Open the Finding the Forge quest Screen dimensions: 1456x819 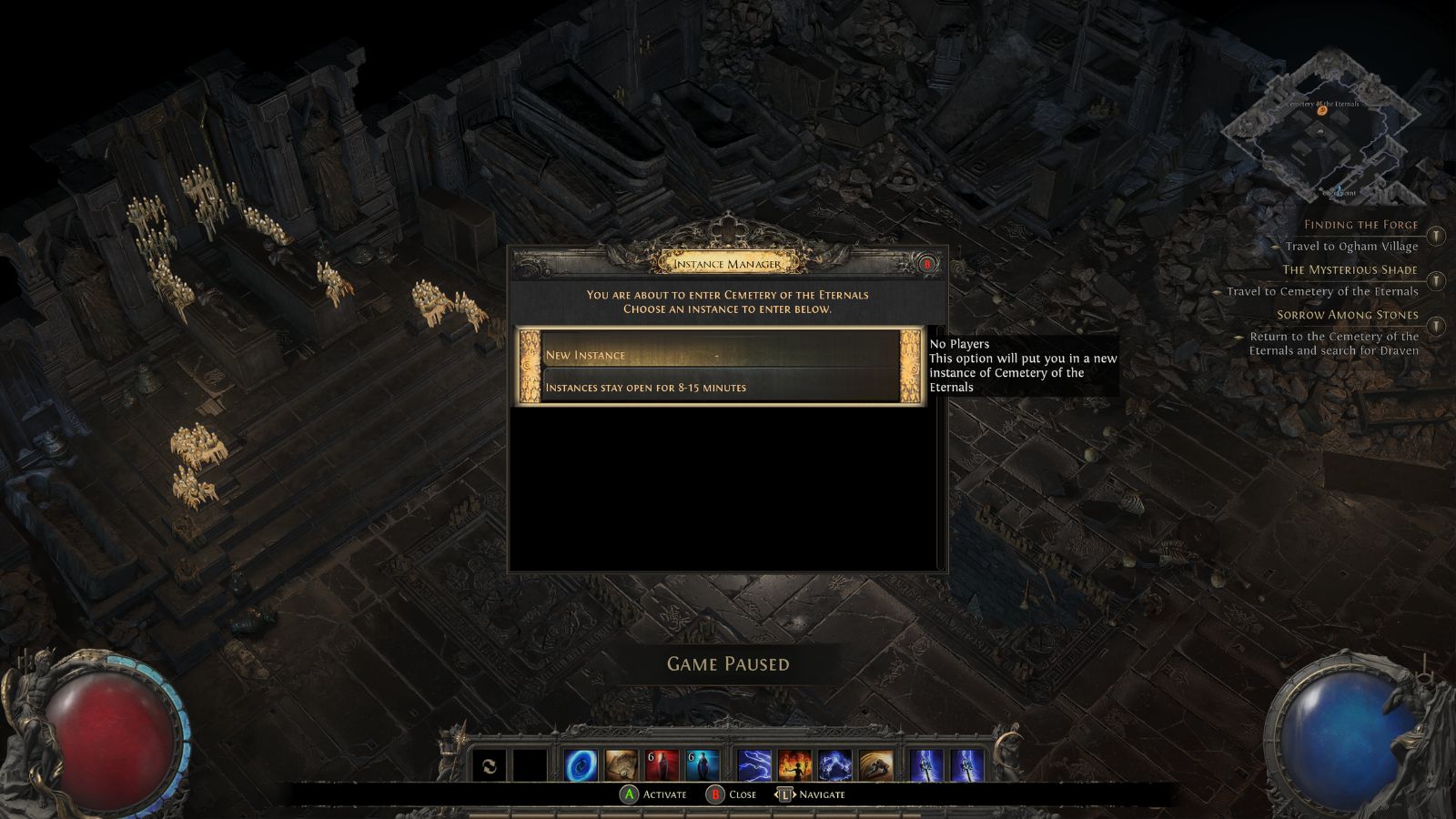click(1360, 225)
